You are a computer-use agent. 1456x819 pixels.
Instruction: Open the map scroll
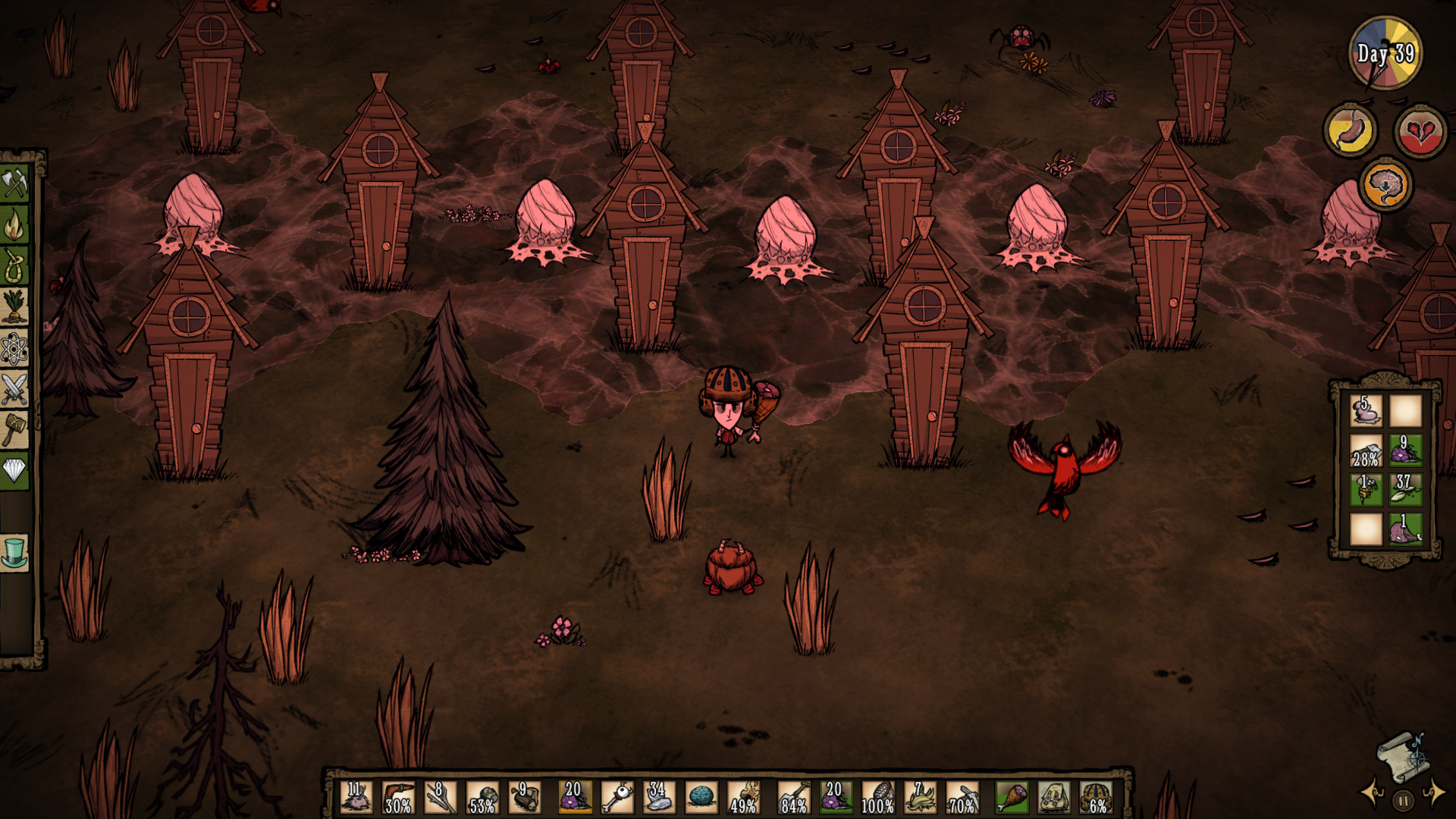1402,755
